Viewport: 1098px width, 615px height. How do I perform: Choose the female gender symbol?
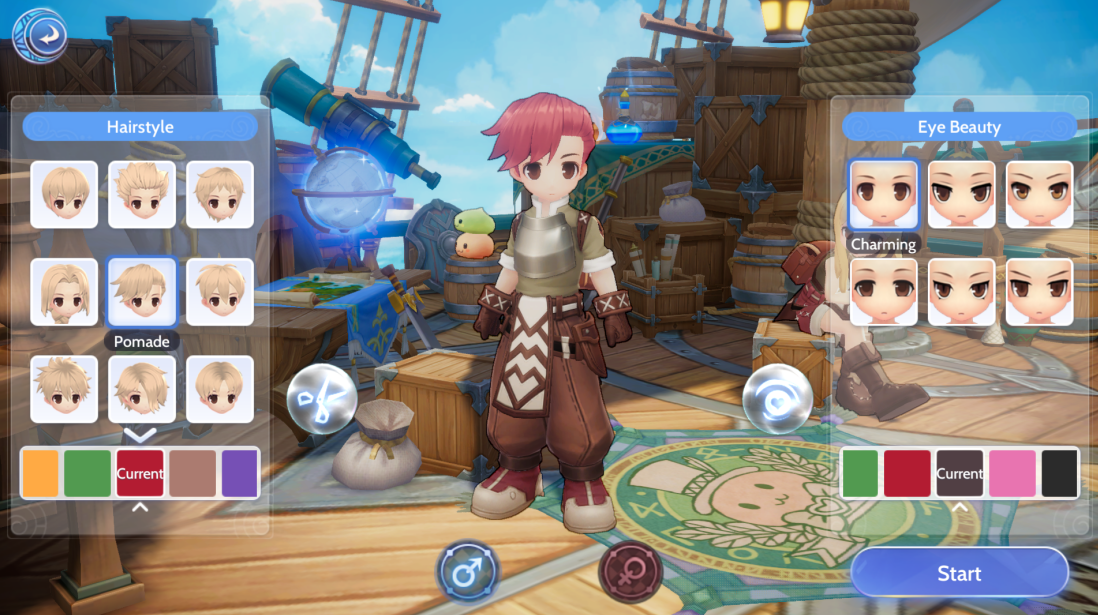630,574
